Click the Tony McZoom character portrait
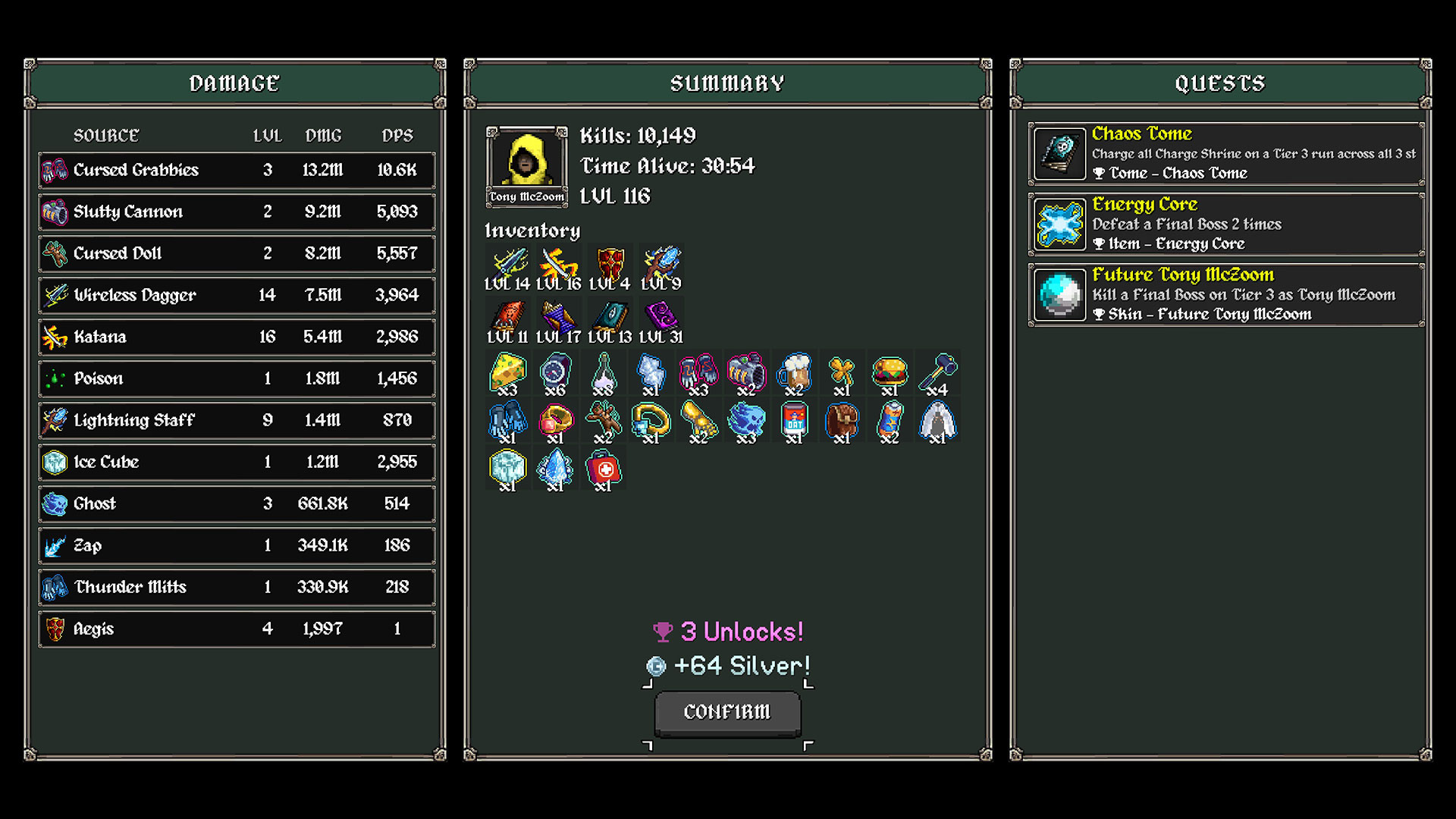This screenshot has width=1456, height=819. tap(526, 161)
